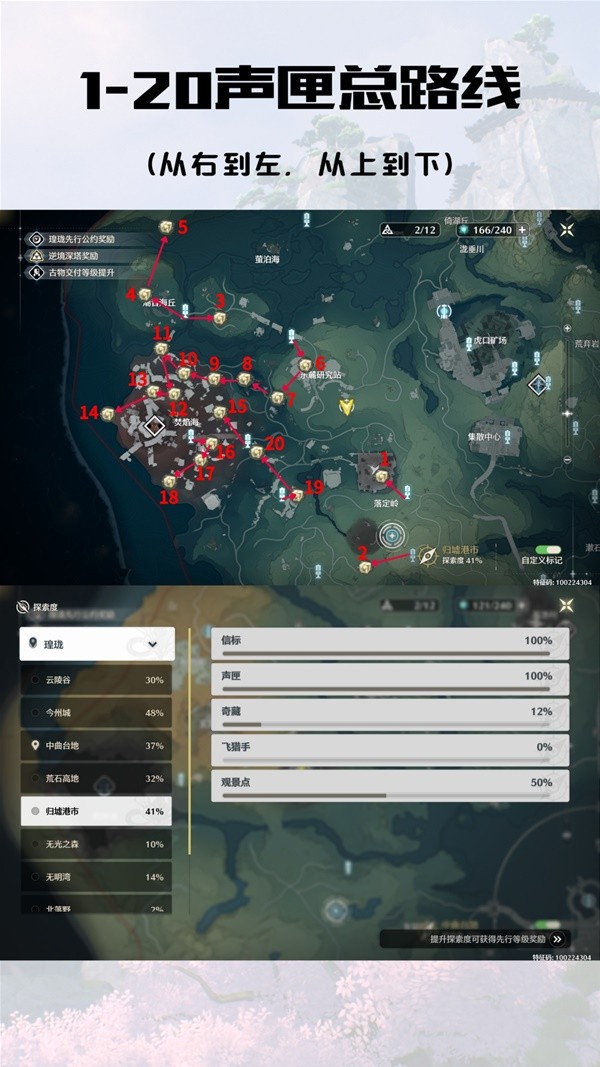This screenshot has width=600, height=1067.
Task: Open the 归城港市 exploration progress button
Action: [453, 554]
